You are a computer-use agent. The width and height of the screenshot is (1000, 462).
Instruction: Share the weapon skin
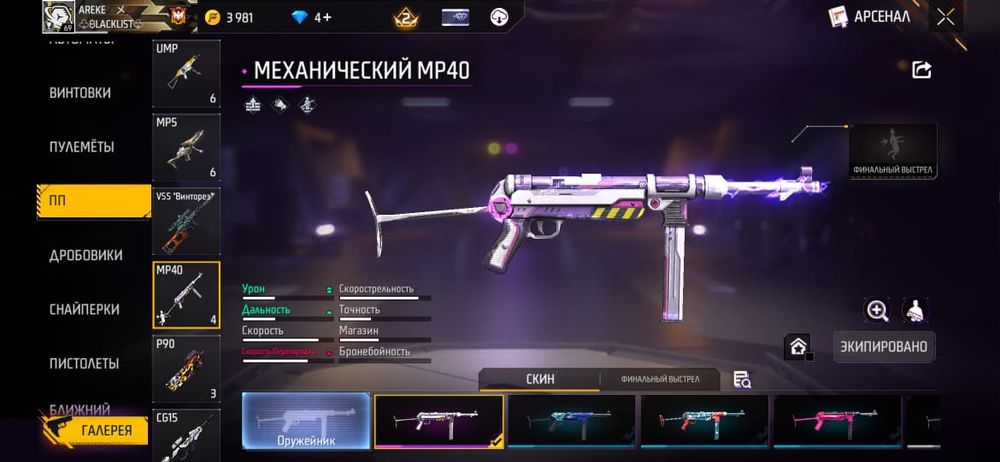pyautogui.click(x=922, y=69)
